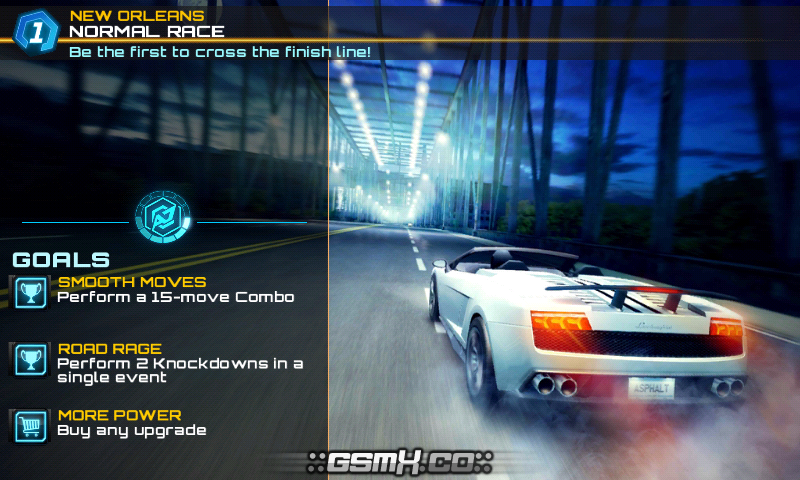Viewport: 800px width, 480px height.
Task: Click the GSMX.CO watermark logo
Action: [x=400, y=463]
